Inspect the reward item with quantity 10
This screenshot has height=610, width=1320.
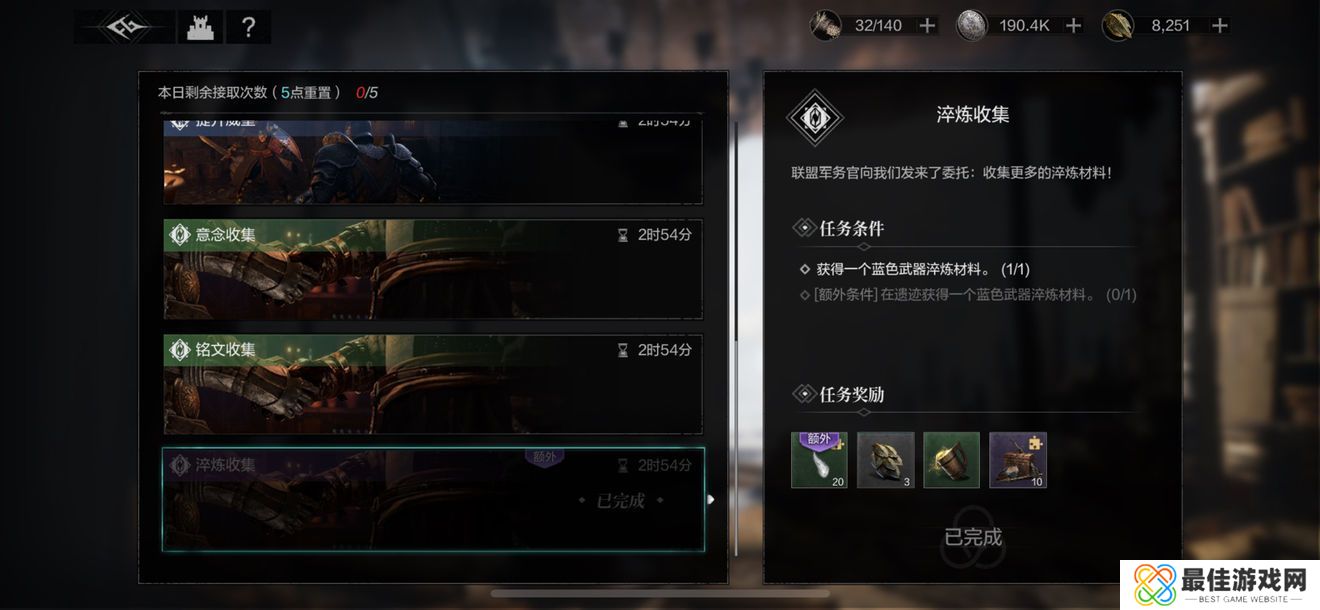[1017, 460]
